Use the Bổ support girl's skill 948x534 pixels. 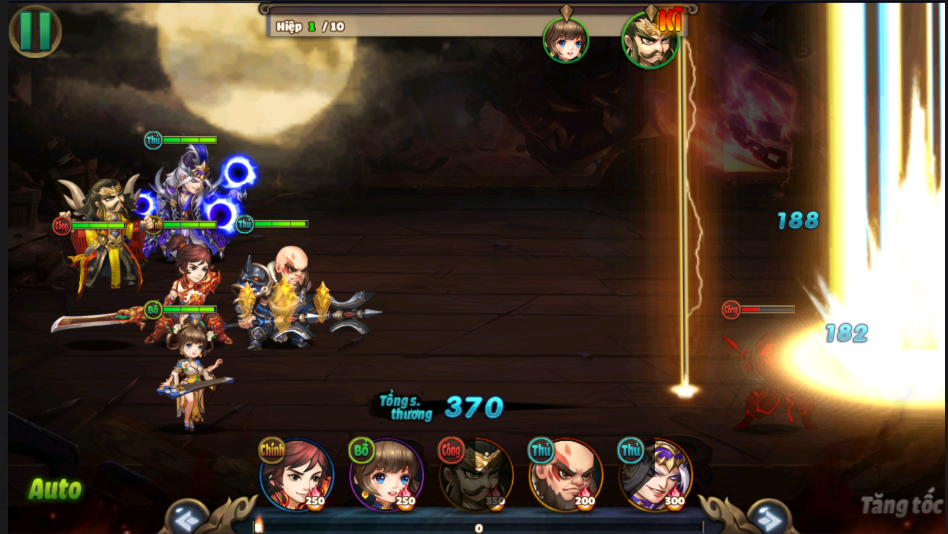pos(386,475)
